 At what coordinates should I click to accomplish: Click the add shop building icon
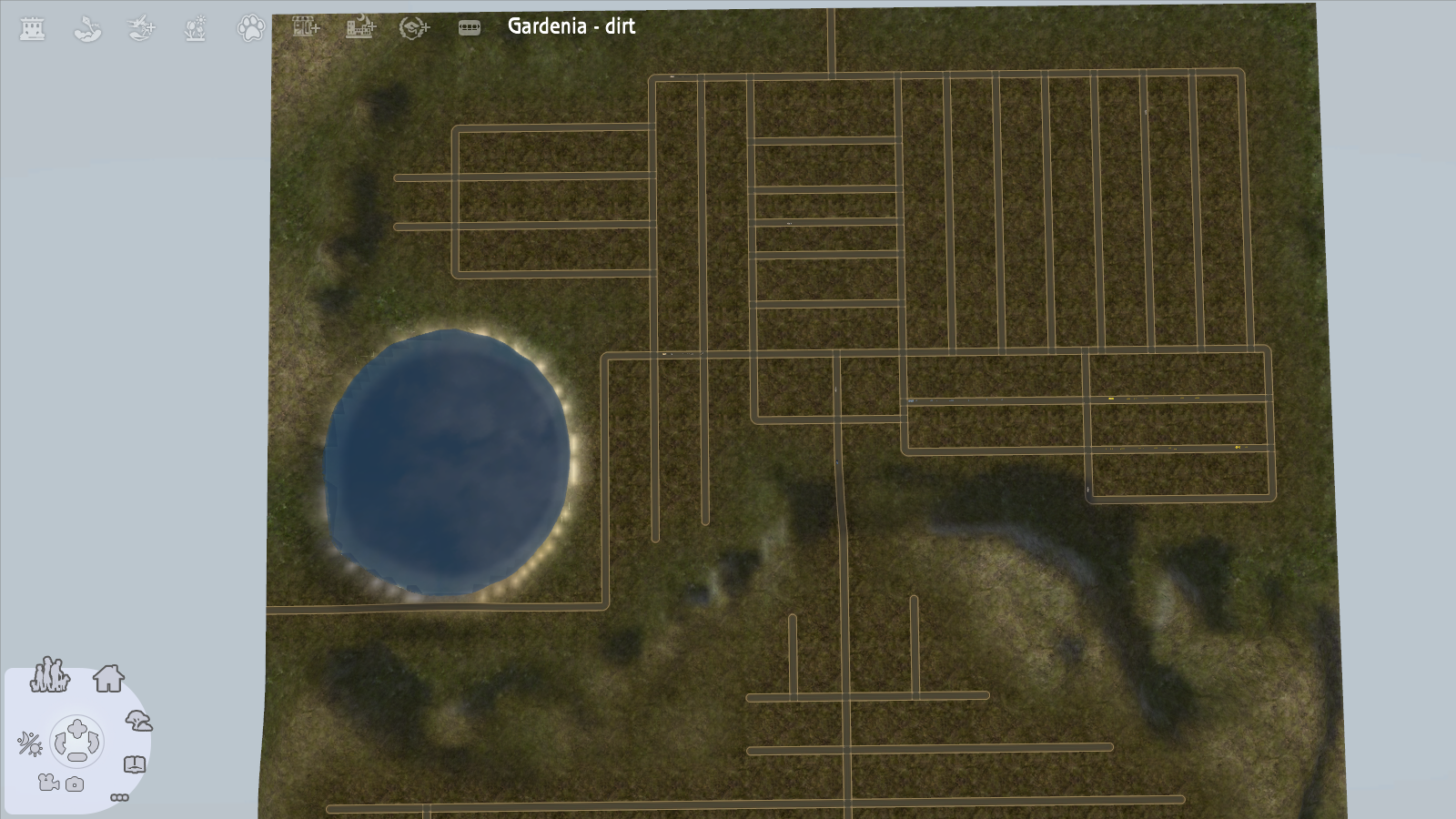[x=304, y=27]
